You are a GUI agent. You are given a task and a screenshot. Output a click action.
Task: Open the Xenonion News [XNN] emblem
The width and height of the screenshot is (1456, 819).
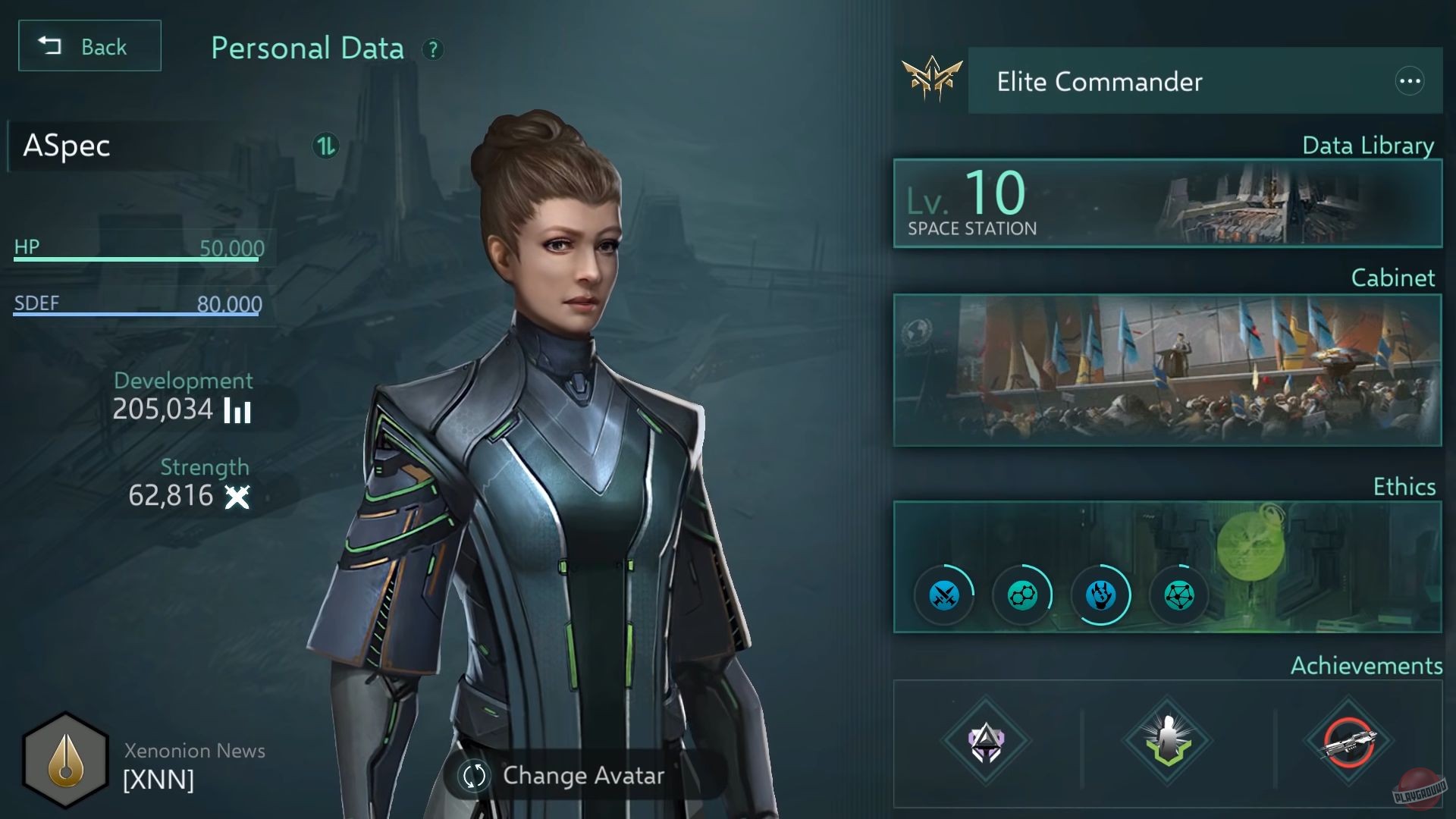[65, 758]
